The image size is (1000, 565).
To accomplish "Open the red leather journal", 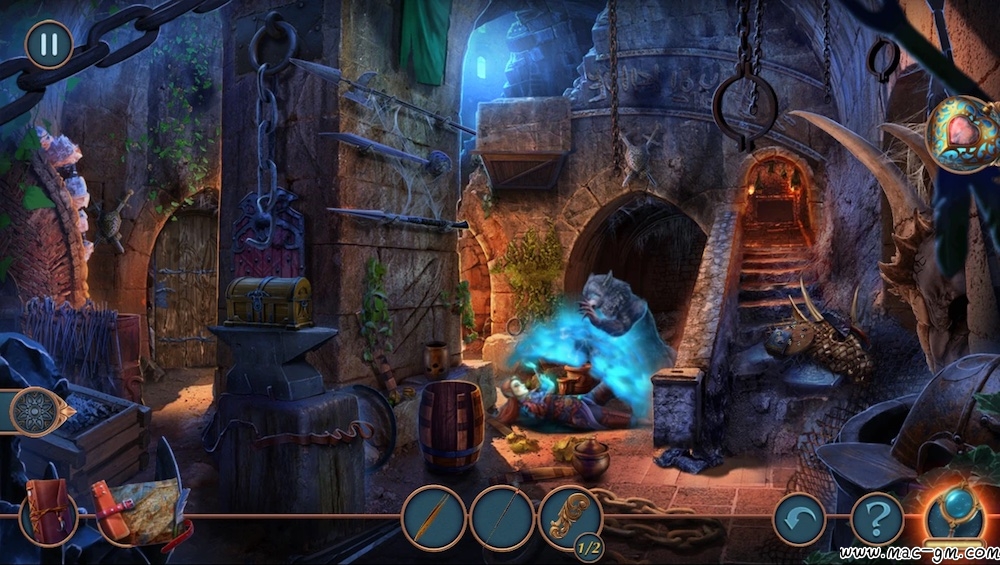I will pos(49,514).
